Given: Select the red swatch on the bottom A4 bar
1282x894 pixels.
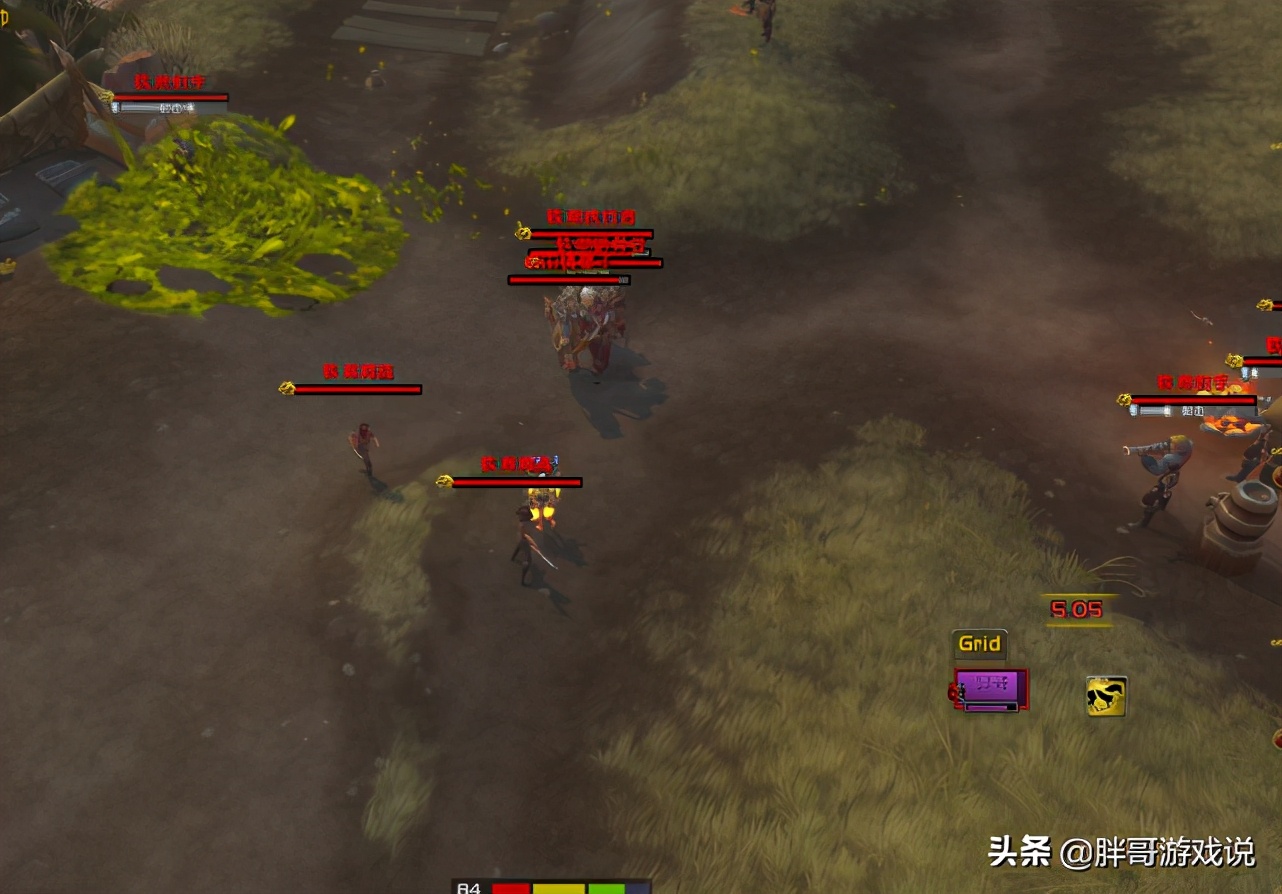Looking at the screenshot, I should click(510, 887).
